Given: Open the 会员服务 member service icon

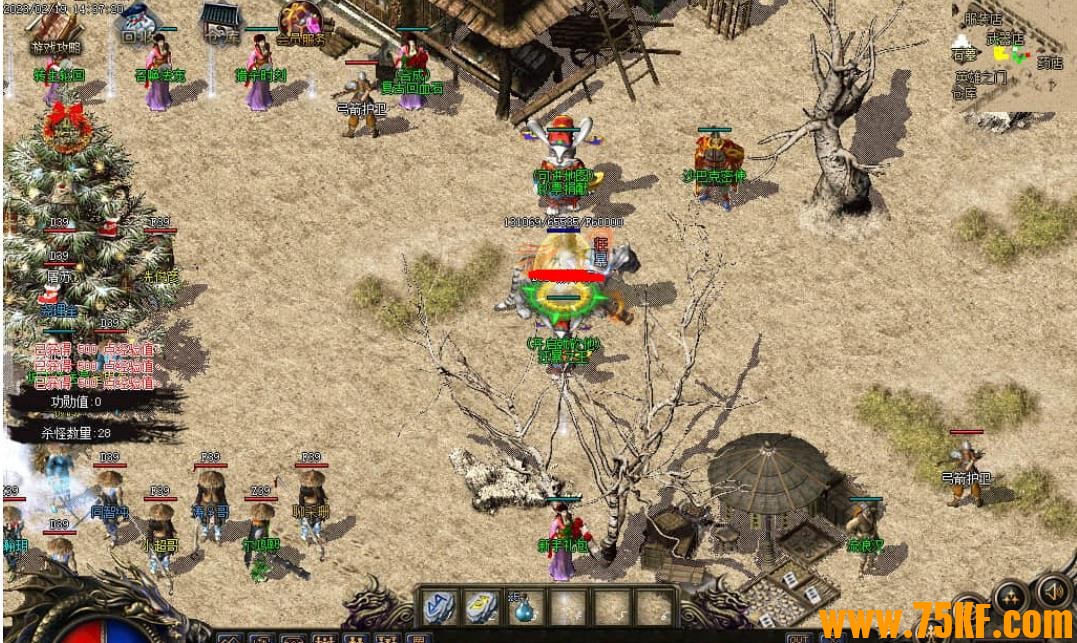Looking at the screenshot, I should [300, 24].
